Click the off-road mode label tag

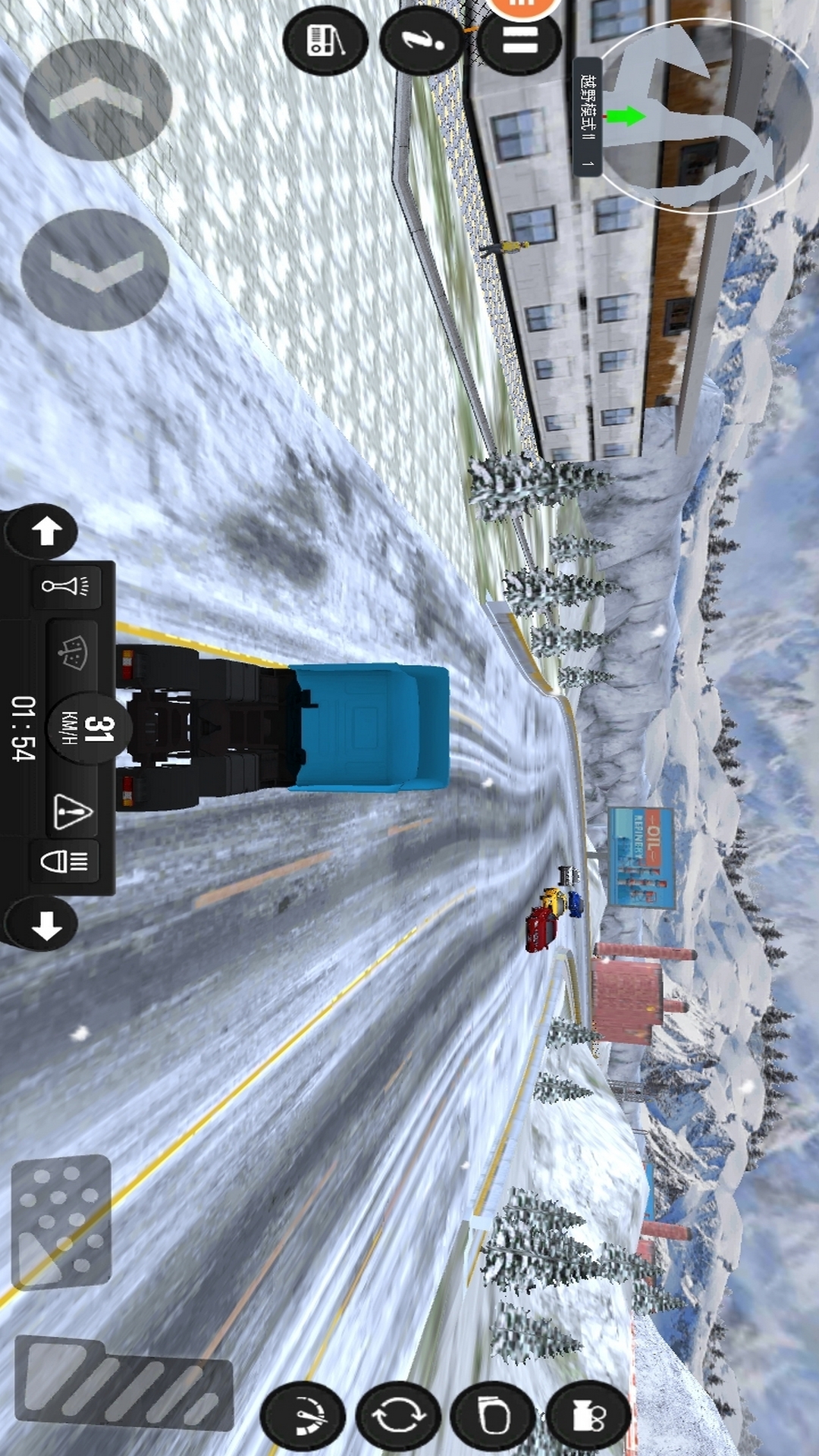pos(587,116)
